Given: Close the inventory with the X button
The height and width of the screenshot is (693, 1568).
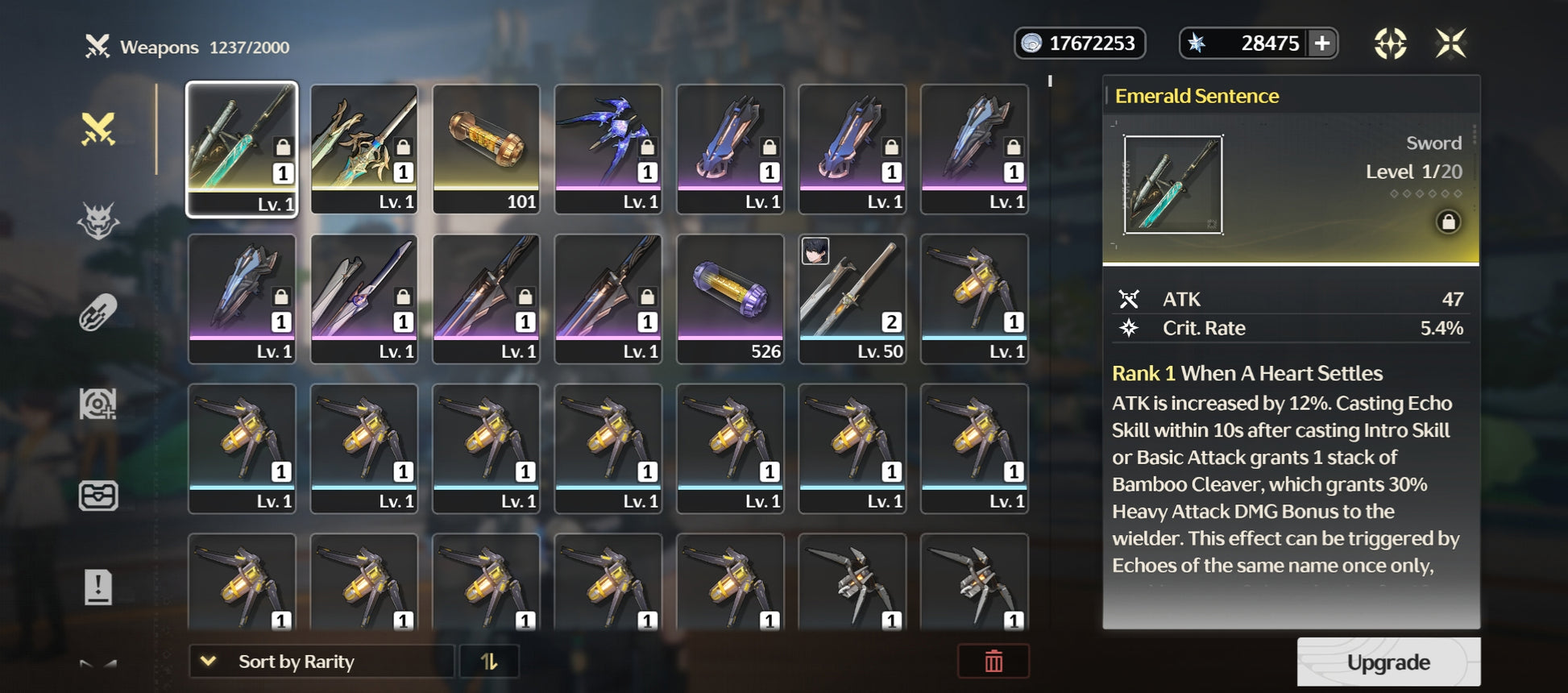Looking at the screenshot, I should [x=1450, y=44].
